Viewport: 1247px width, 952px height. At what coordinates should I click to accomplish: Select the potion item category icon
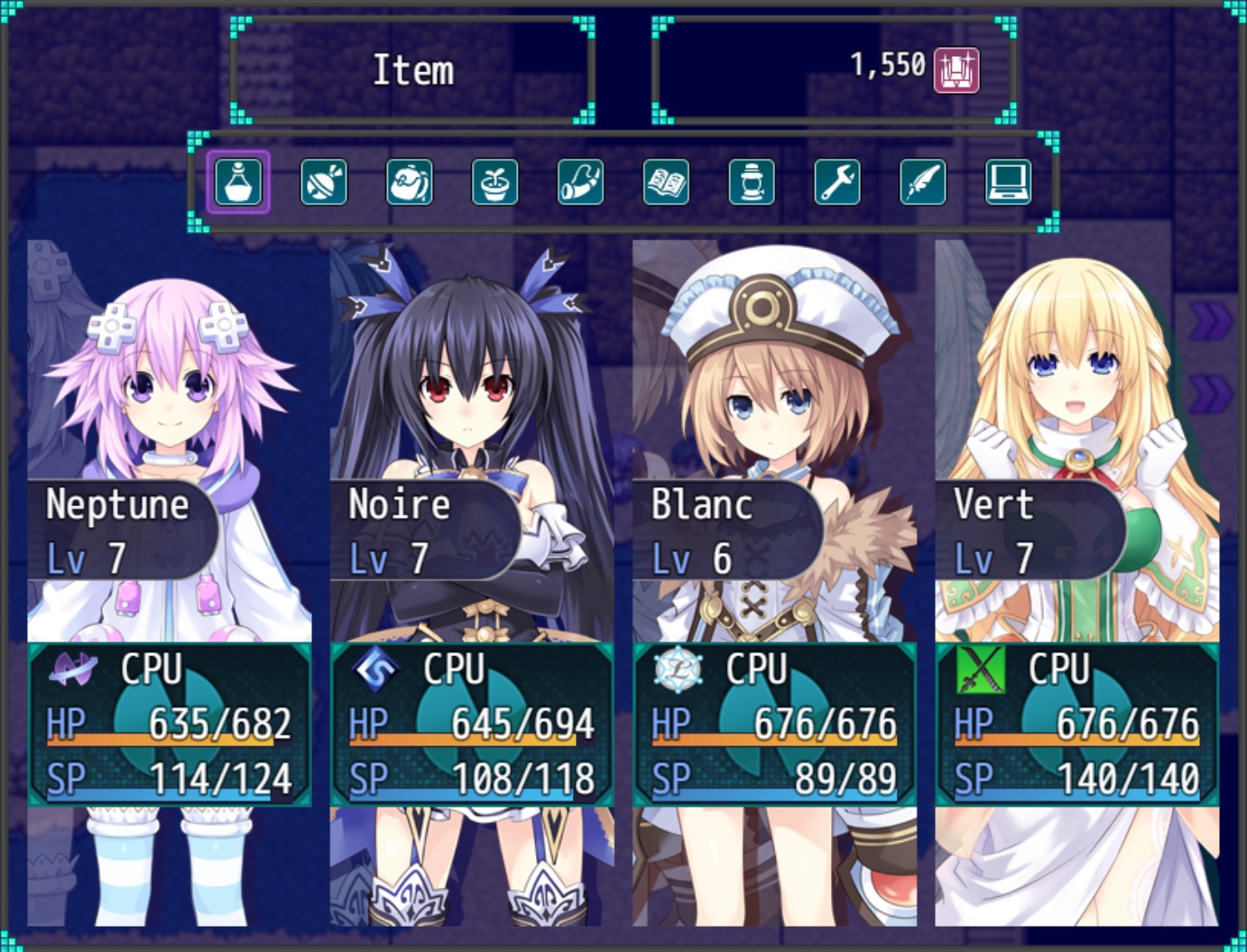tap(237, 182)
